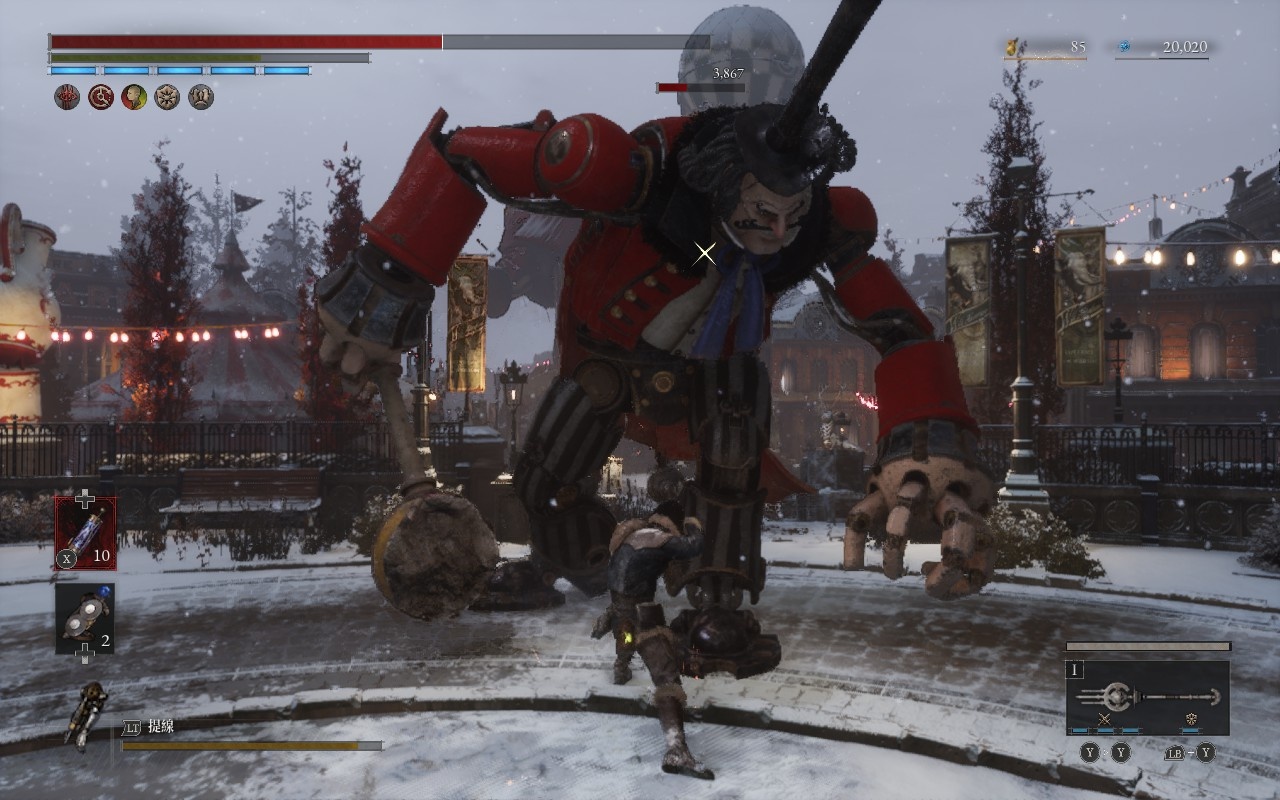Click the flower-shaped Fable Art icon
Screen dimensions: 1280x800
coord(1192,719)
